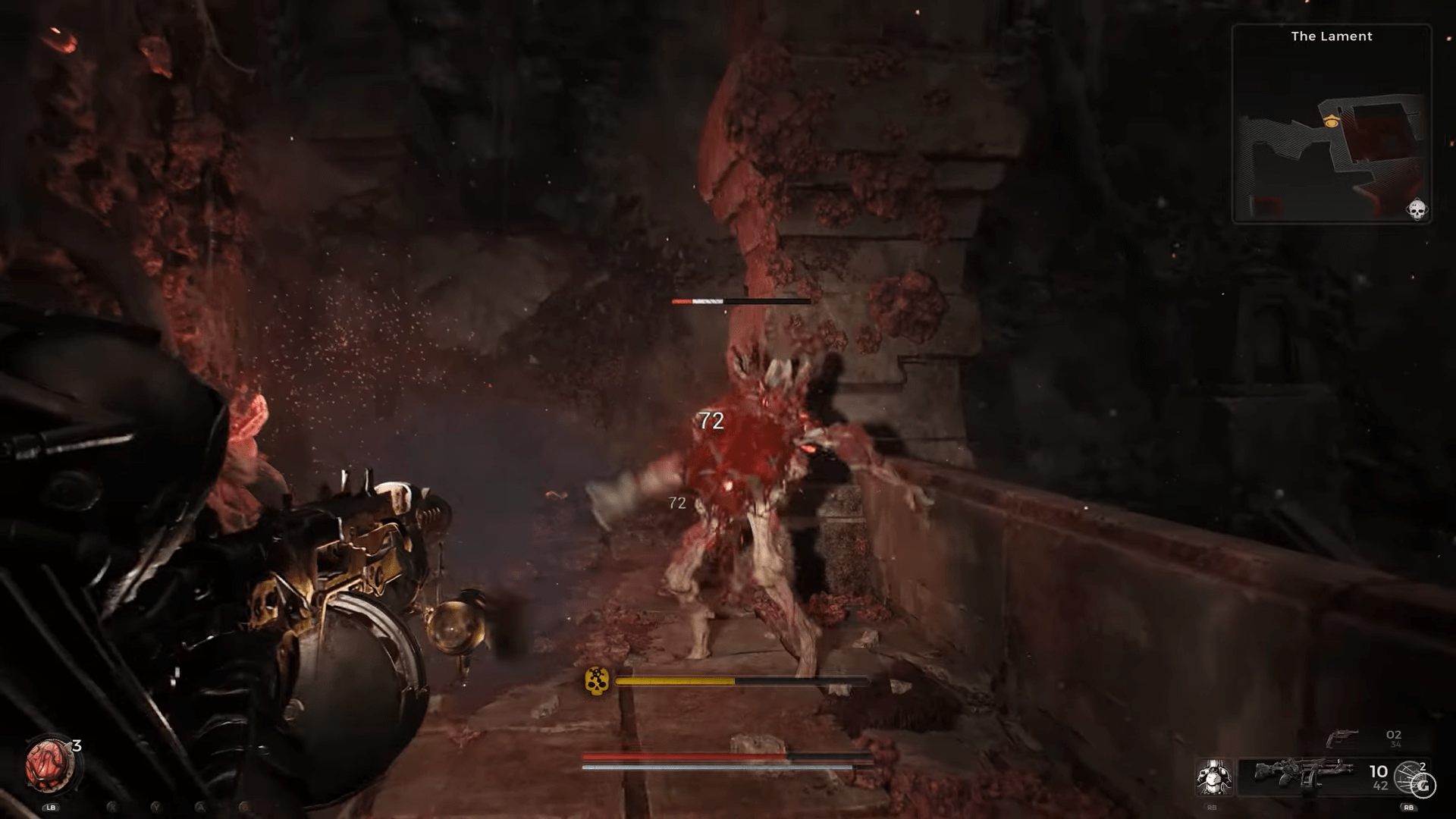The height and width of the screenshot is (819, 1456).
Task: Select the yellow player marker on the minimap
Action: tap(1331, 121)
